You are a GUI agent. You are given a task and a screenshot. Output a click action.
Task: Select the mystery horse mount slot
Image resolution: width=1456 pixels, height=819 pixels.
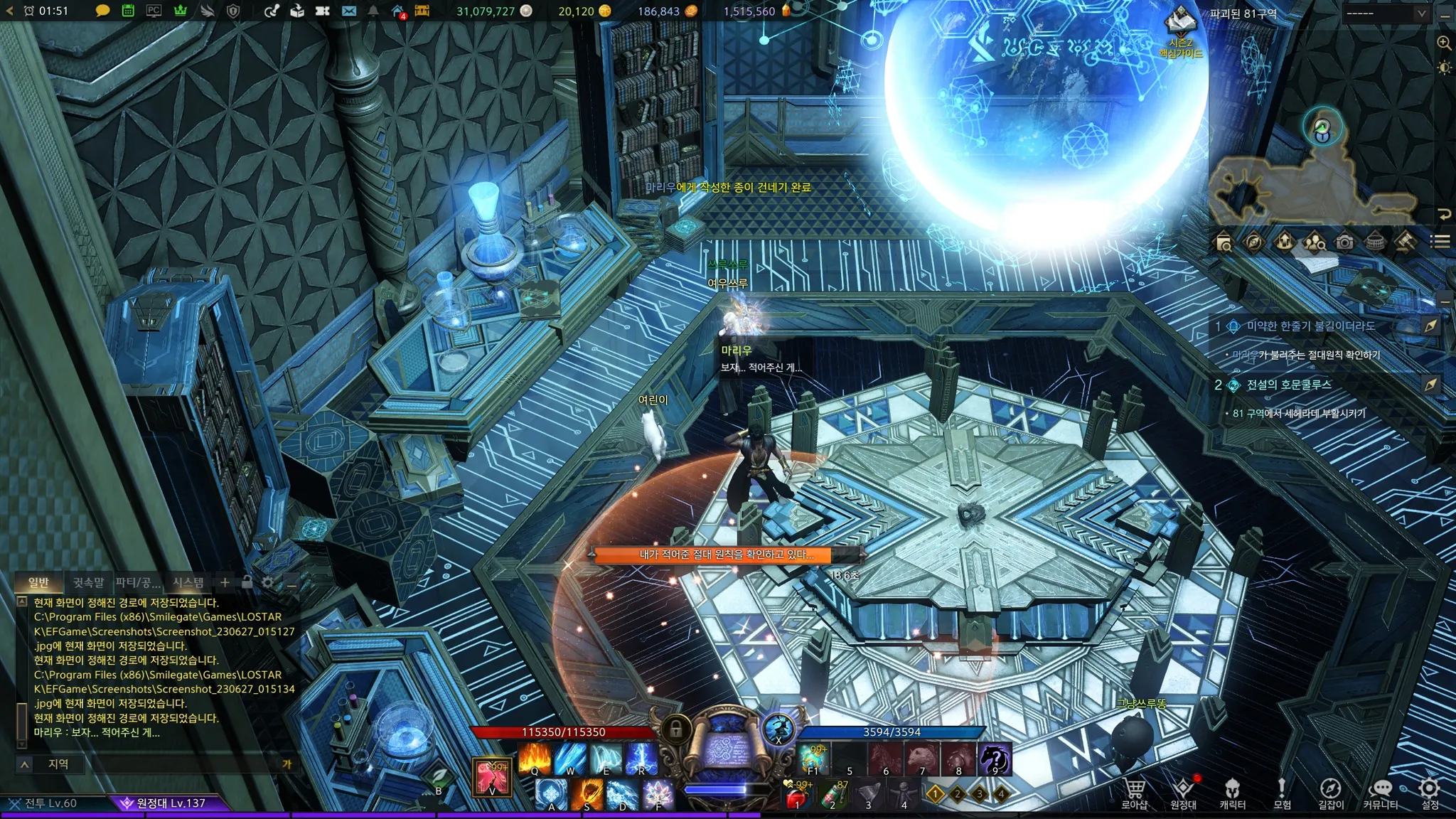point(994,759)
